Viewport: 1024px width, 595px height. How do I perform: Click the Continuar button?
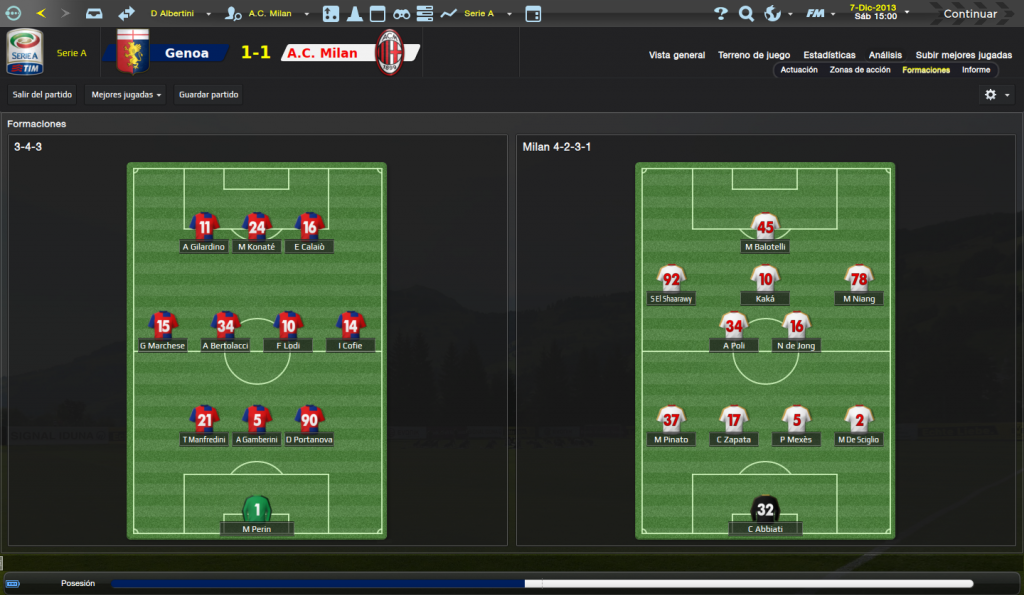click(969, 14)
